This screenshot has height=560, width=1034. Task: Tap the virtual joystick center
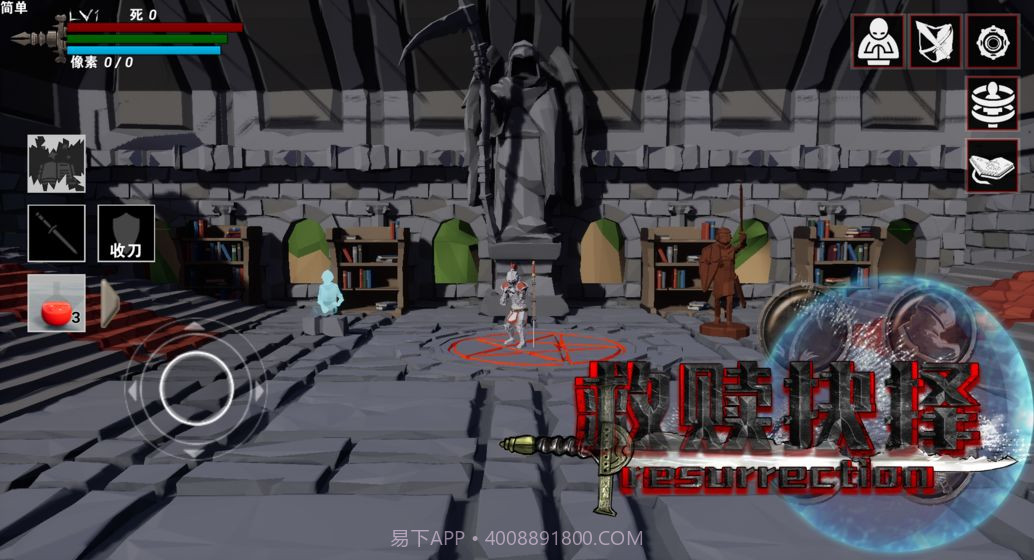[196, 388]
